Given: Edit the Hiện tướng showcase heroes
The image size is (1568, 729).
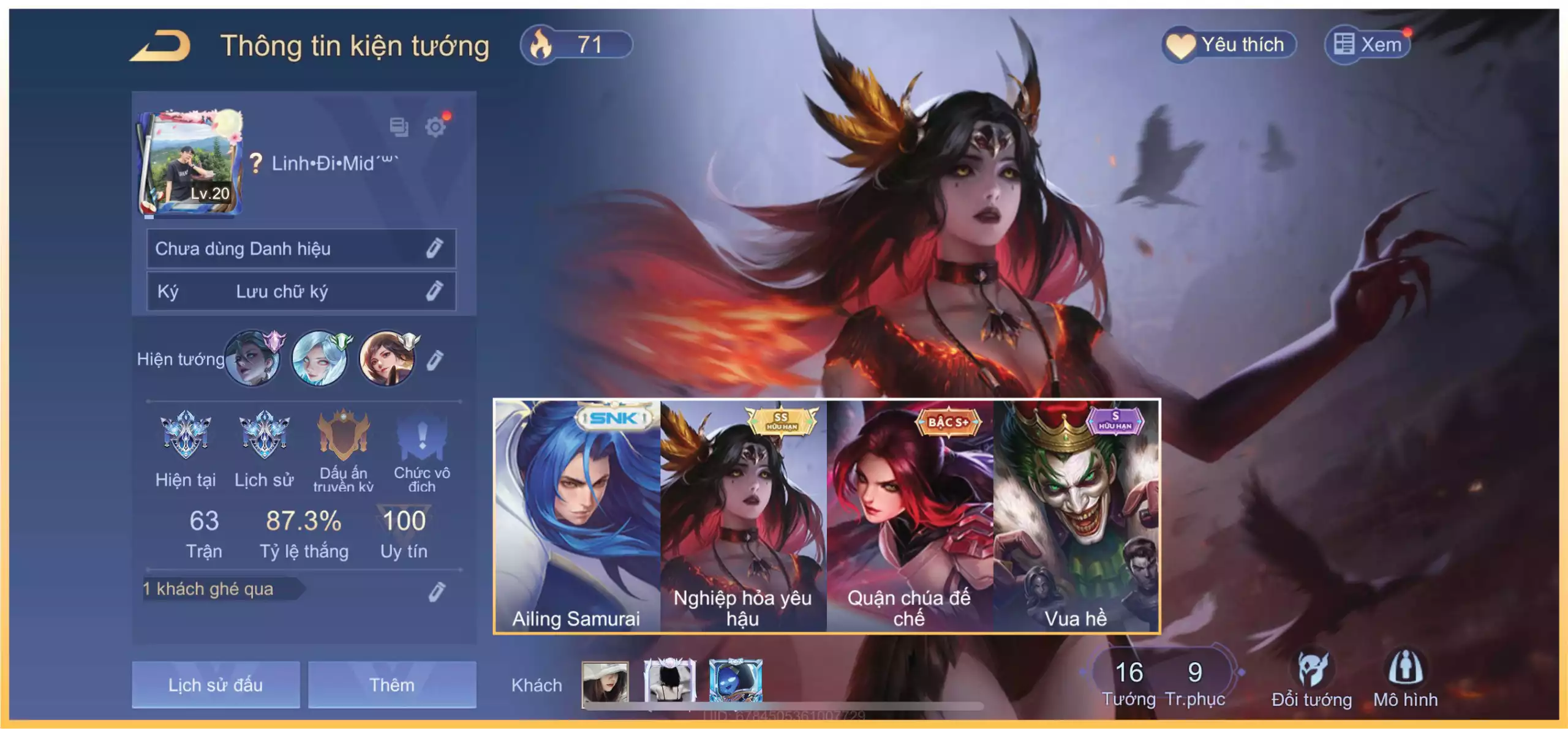Looking at the screenshot, I should [x=434, y=360].
